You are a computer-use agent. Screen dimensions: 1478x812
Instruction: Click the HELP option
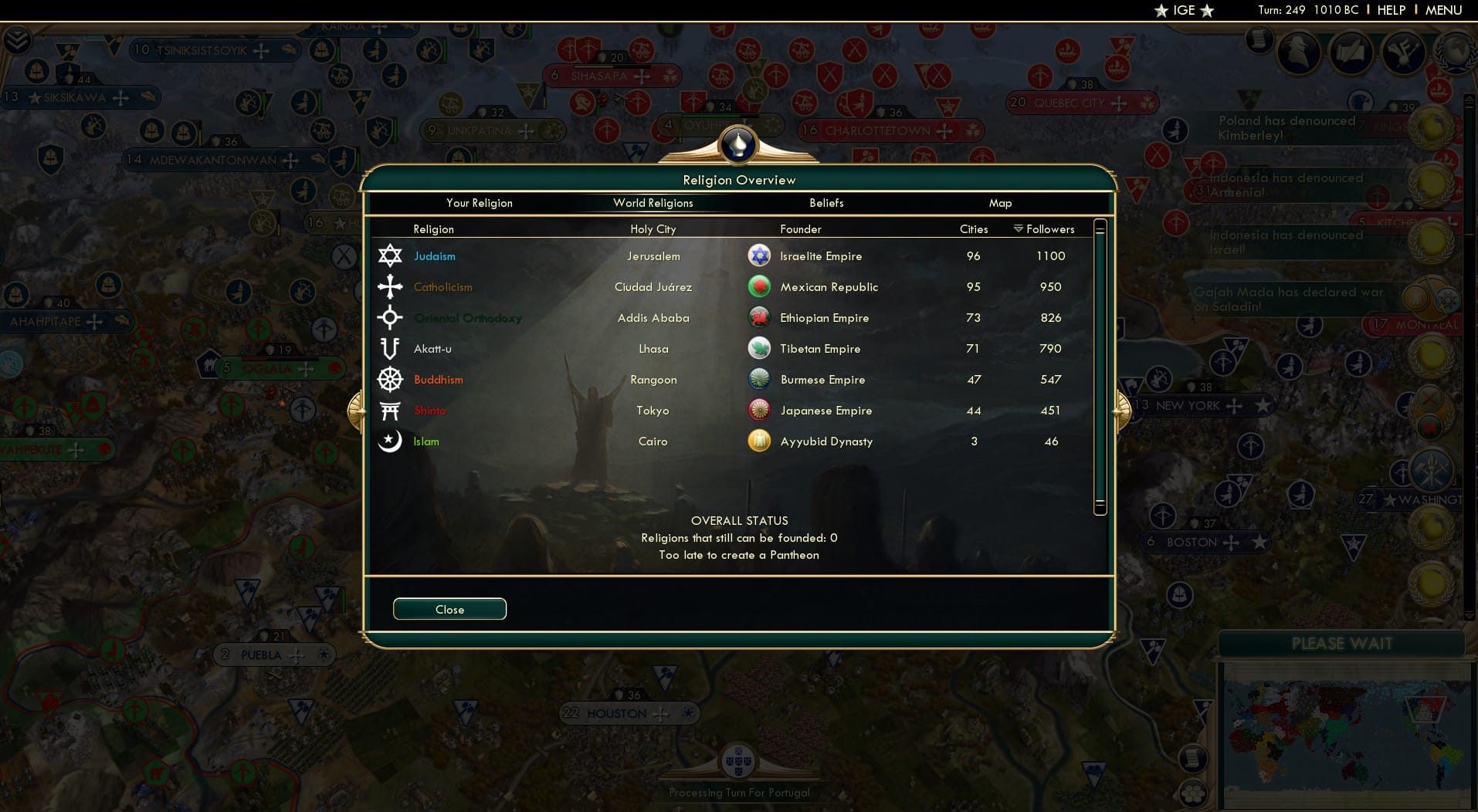pos(1390,10)
